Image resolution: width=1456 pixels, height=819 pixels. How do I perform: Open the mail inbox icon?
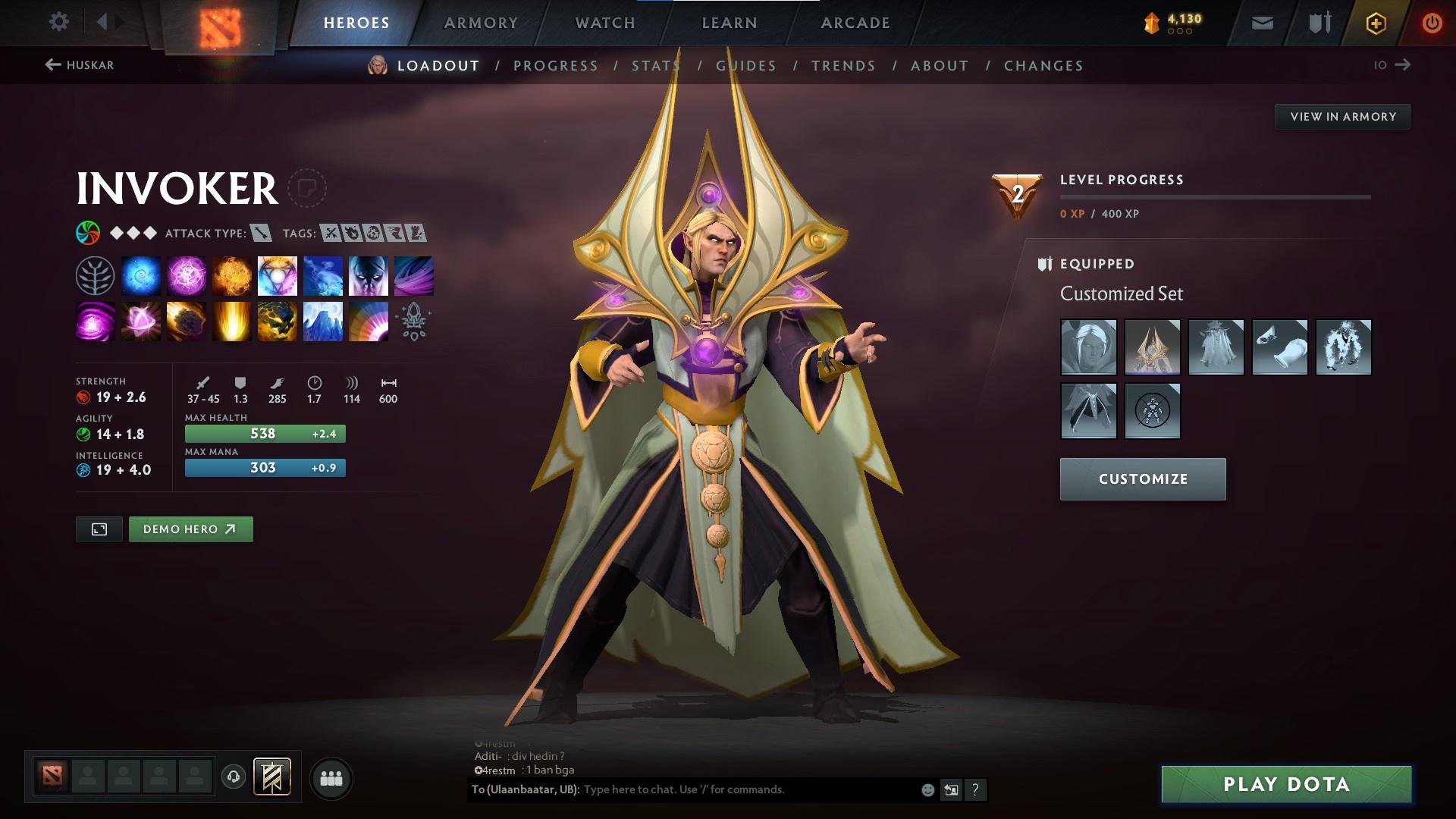pyautogui.click(x=1262, y=22)
